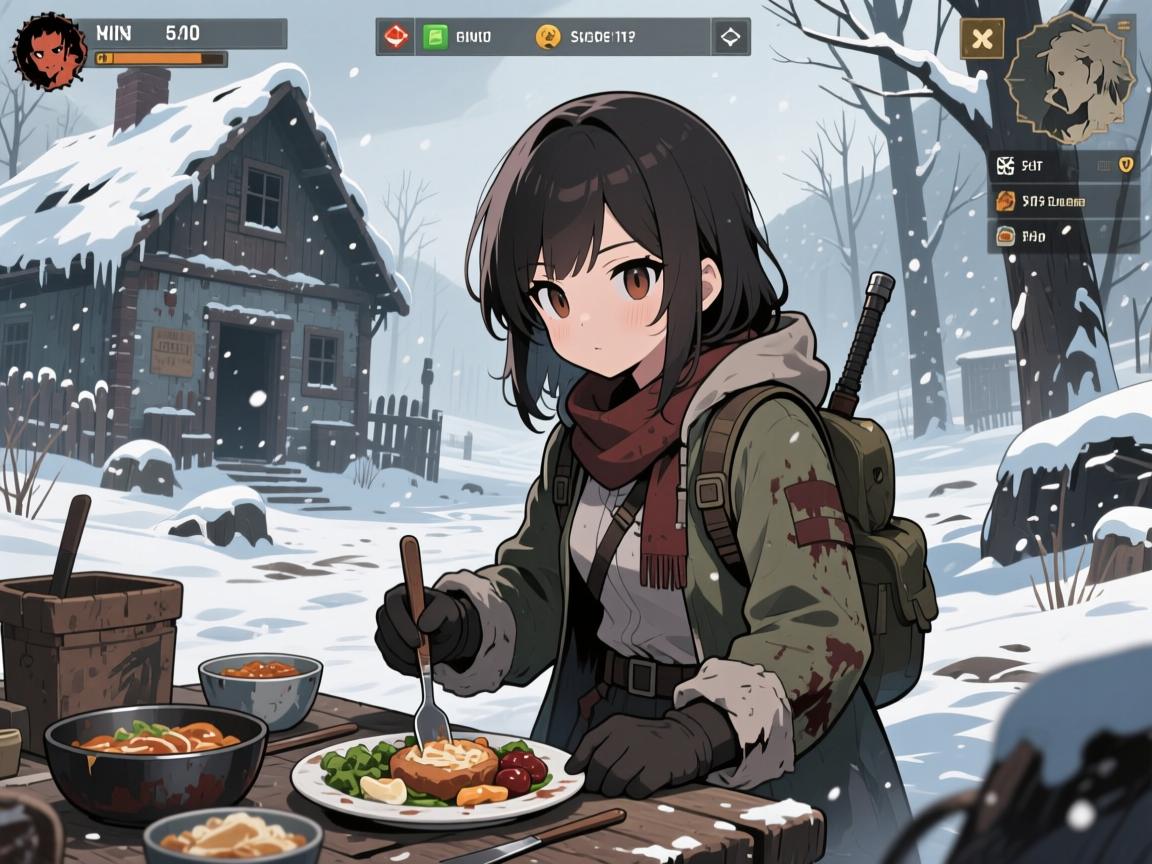
Task: Open the yellow round coin icon
Action: [547, 38]
